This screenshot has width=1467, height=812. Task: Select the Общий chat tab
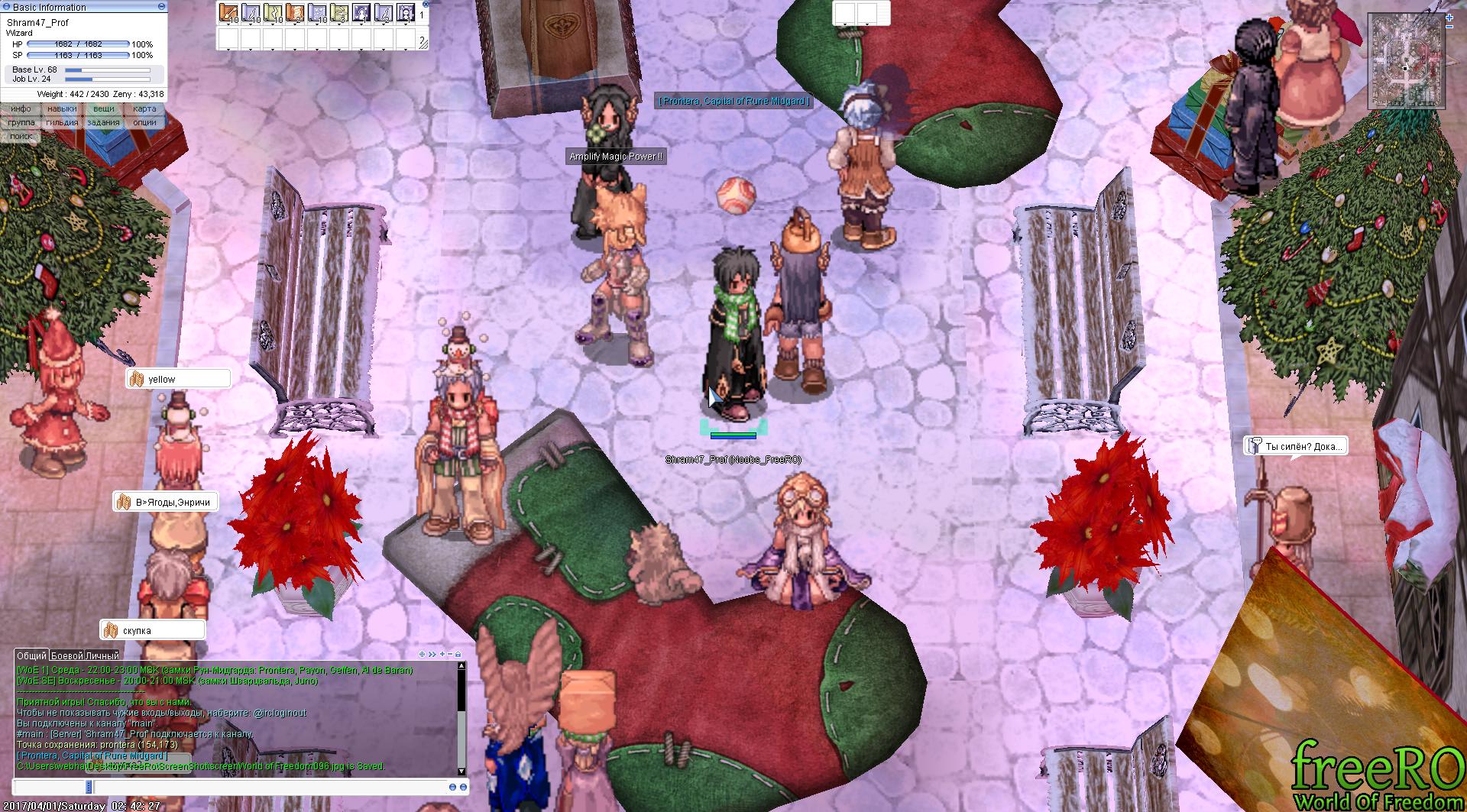coord(31,655)
